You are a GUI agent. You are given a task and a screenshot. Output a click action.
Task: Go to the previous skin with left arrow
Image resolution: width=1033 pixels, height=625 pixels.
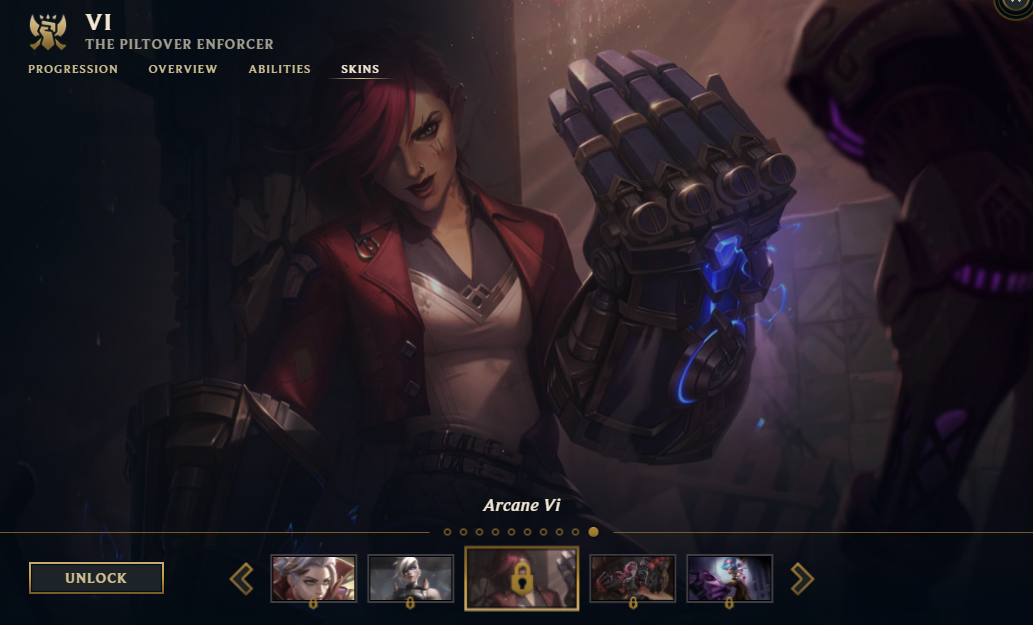pyautogui.click(x=241, y=578)
